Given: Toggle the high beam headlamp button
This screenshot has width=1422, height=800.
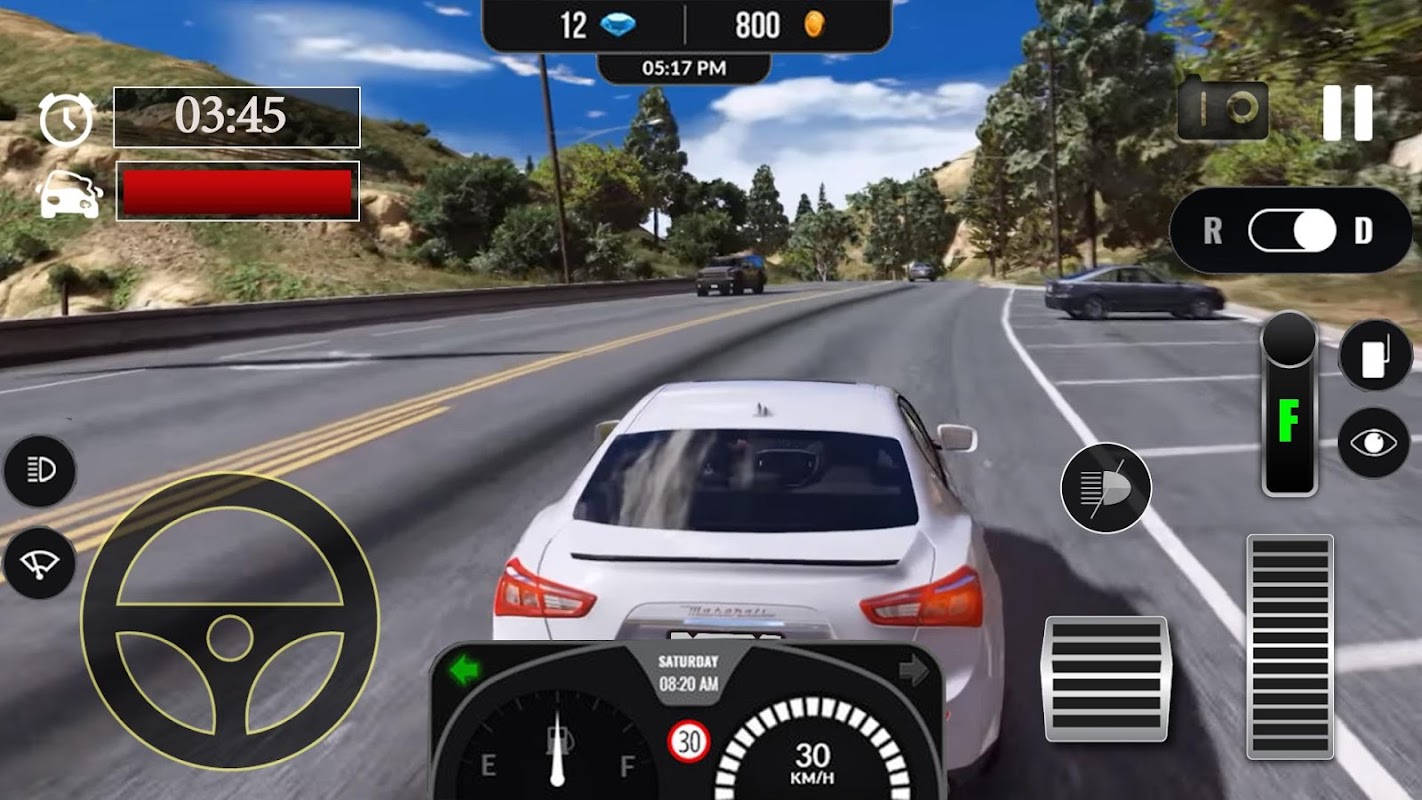Looking at the screenshot, I should coord(1105,488).
